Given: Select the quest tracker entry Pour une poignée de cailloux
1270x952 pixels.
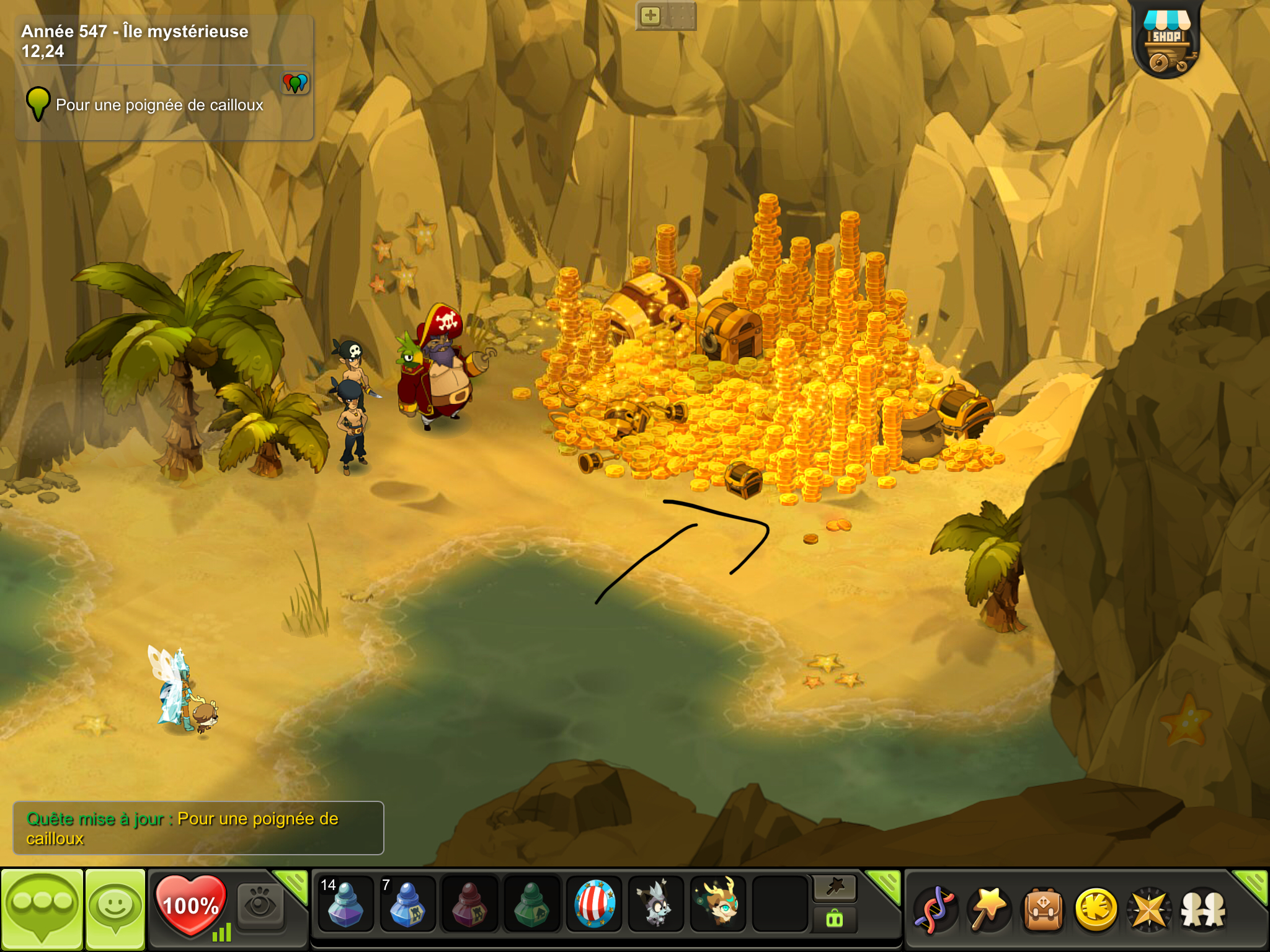Looking at the screenshot, I should (x=159, y=105).
